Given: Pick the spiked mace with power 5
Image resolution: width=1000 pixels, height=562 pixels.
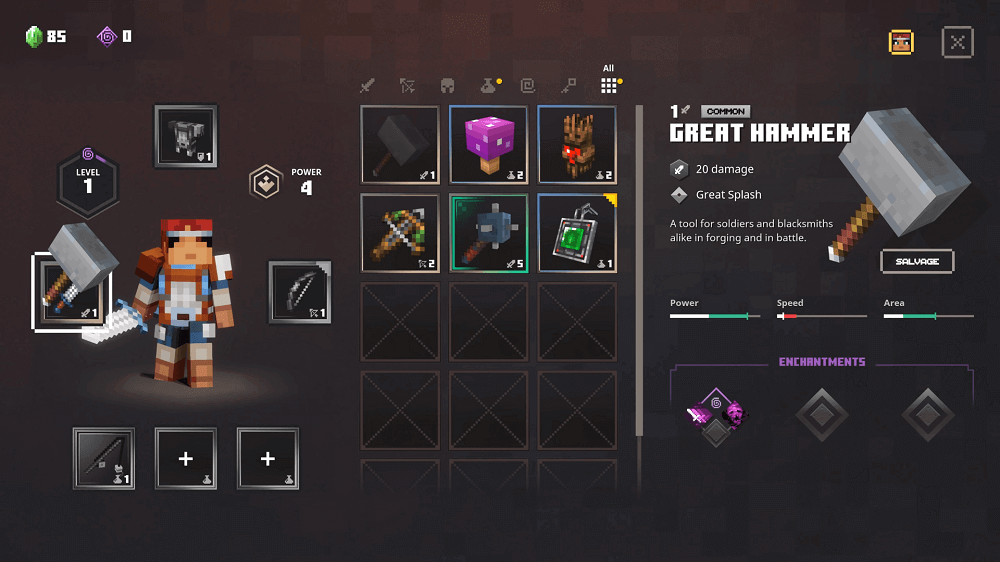Looking at the screenshot, I should pyautogui.click(x=488, y=233).
